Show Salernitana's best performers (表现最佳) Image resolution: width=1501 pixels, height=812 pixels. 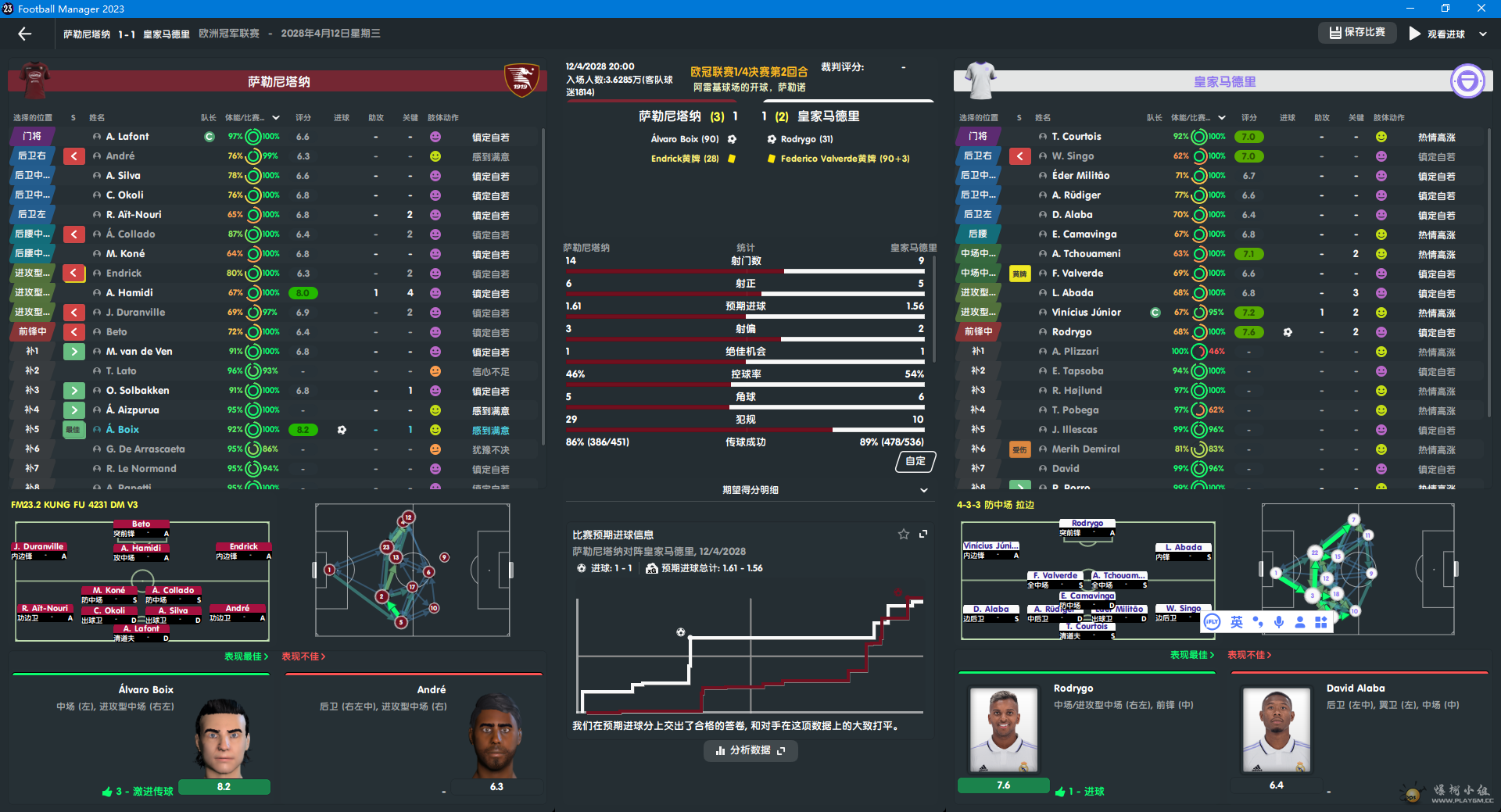(x=246, y=656)
